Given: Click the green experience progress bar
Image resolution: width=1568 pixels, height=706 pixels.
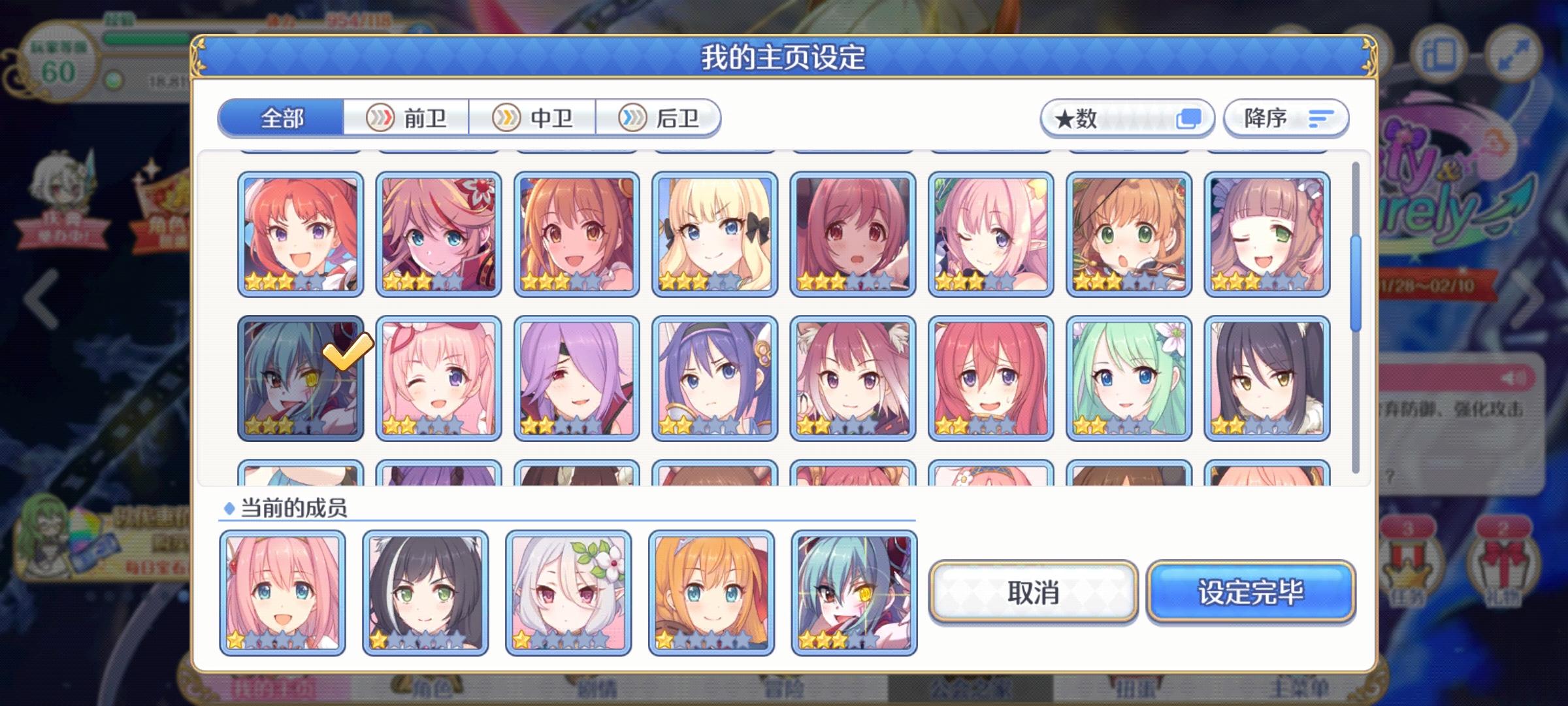Looking at the screenshot, I should 147,37.
